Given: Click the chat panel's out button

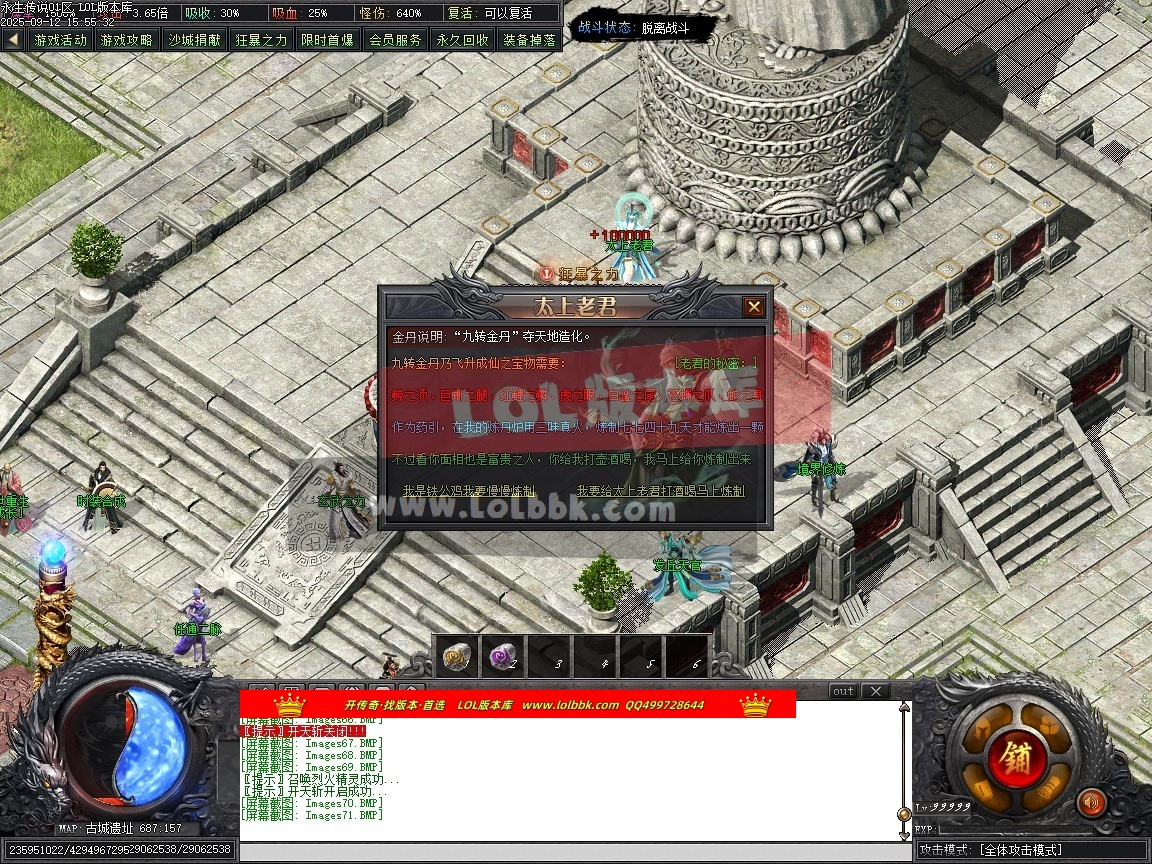Looking at the screenshot, I should pos(844,691).
